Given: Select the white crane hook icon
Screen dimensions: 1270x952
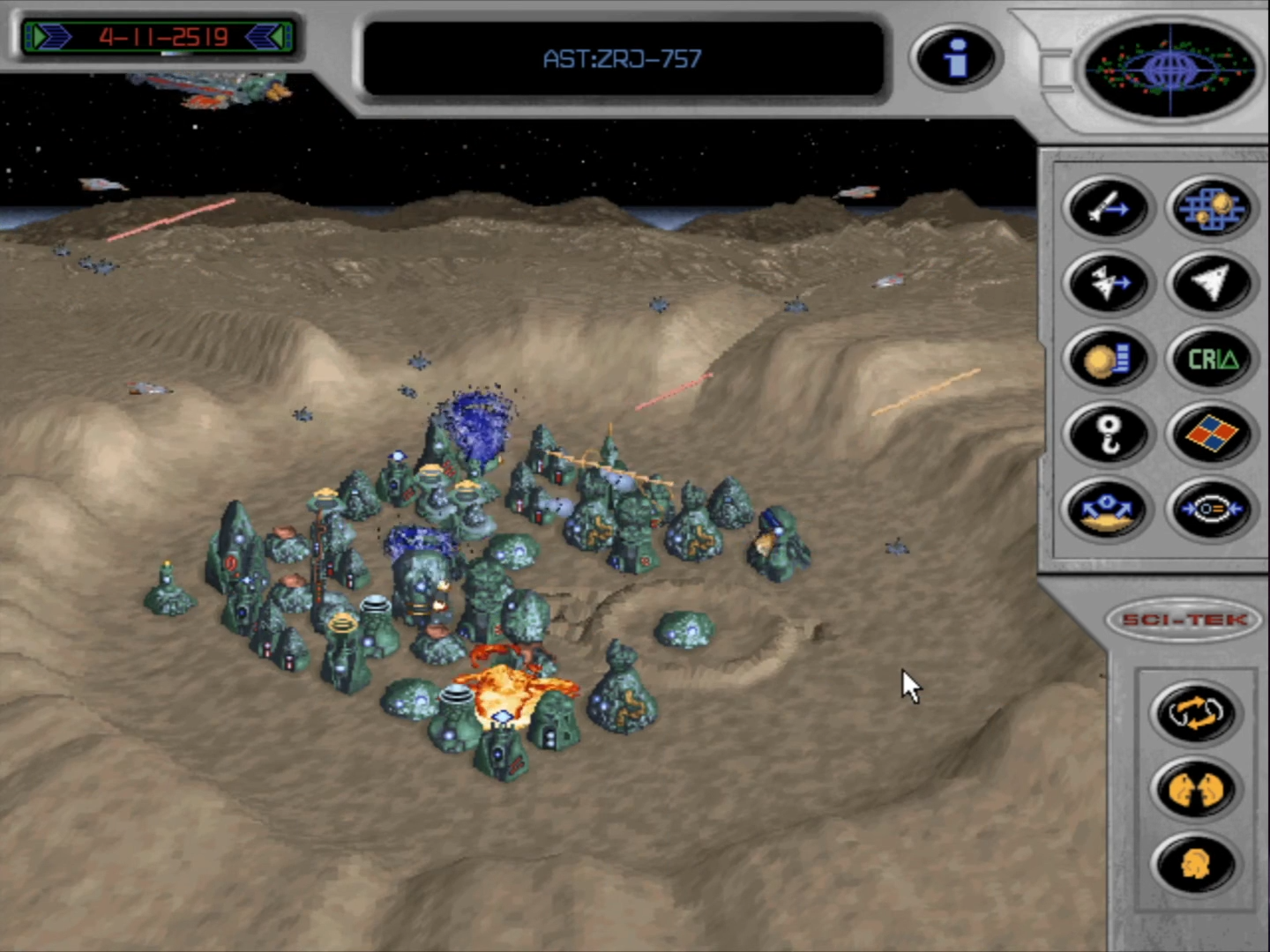Looking at the screenshot, I should [1108, 434].
